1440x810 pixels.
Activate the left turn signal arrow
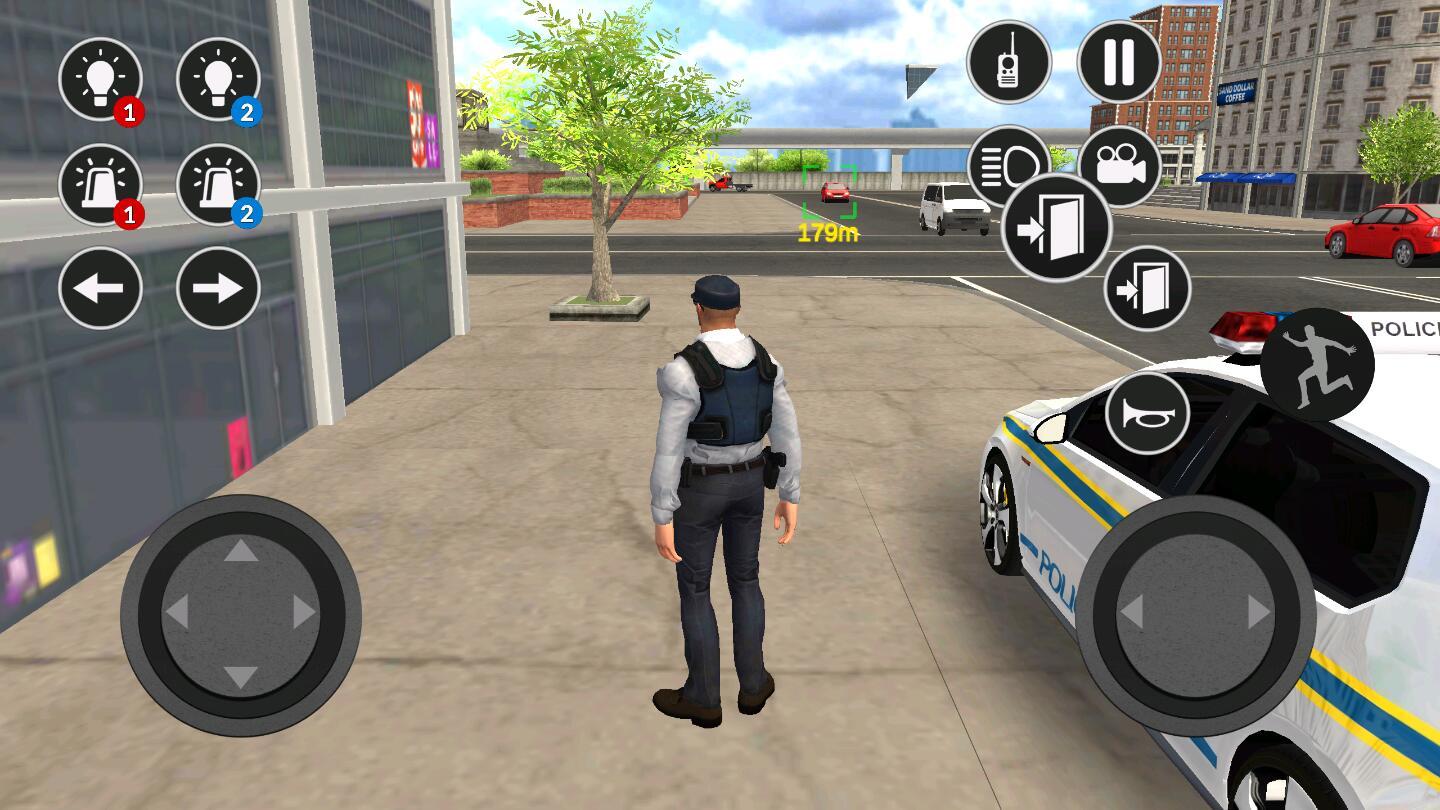[100, 287]
